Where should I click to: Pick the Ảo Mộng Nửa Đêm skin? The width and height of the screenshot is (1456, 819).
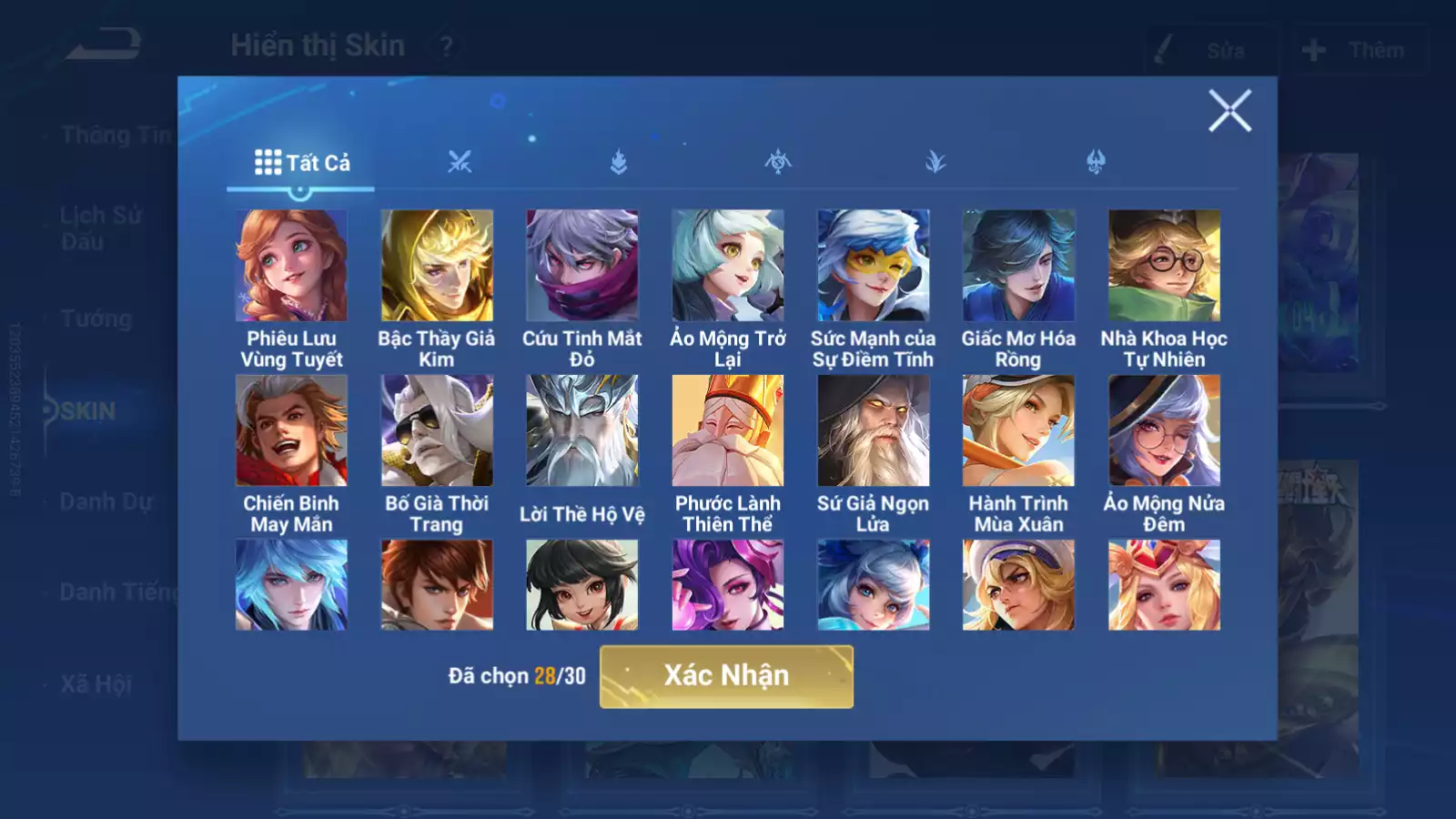(1164, 430)
